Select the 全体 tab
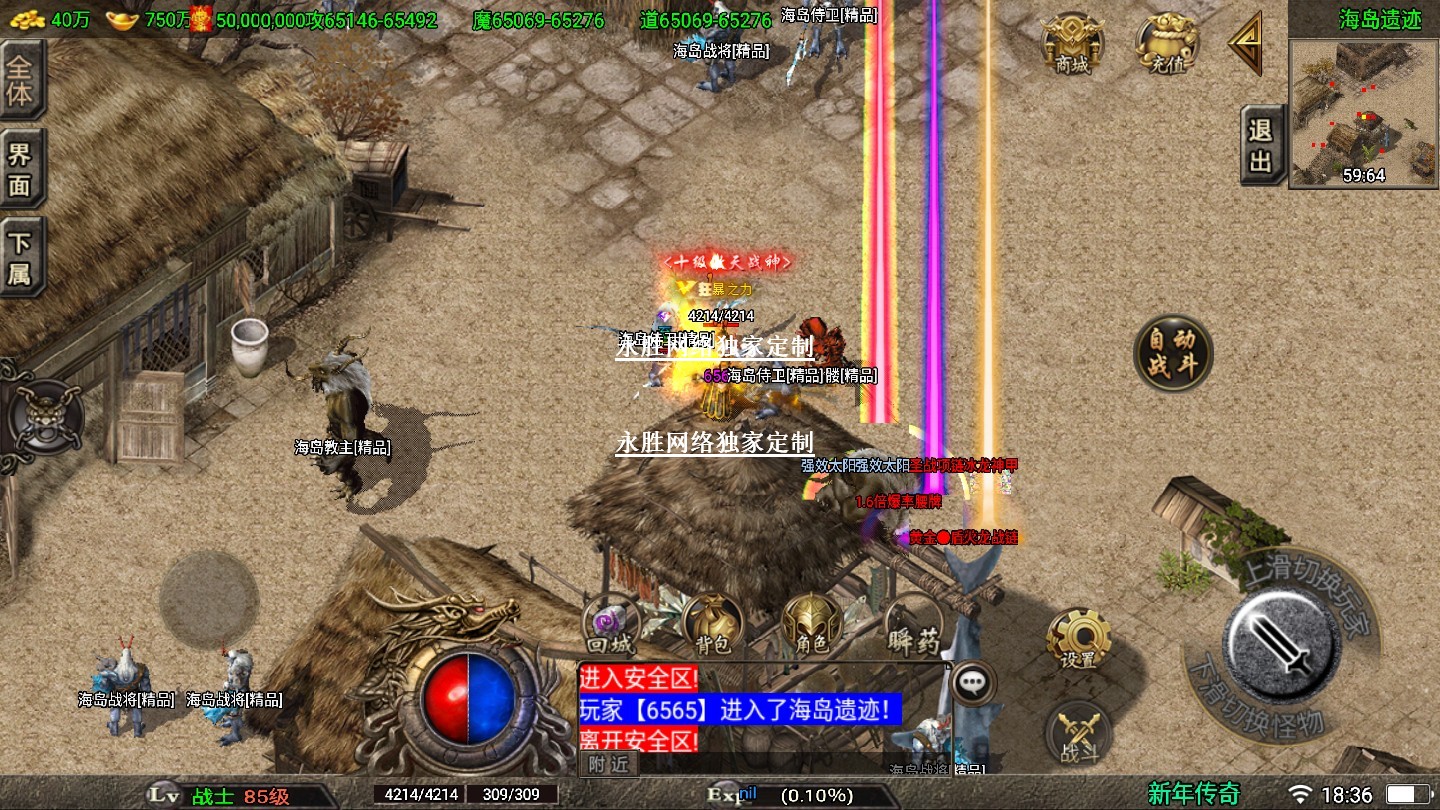The width and height of the screenshot is (1440, 810). point(20,81)
